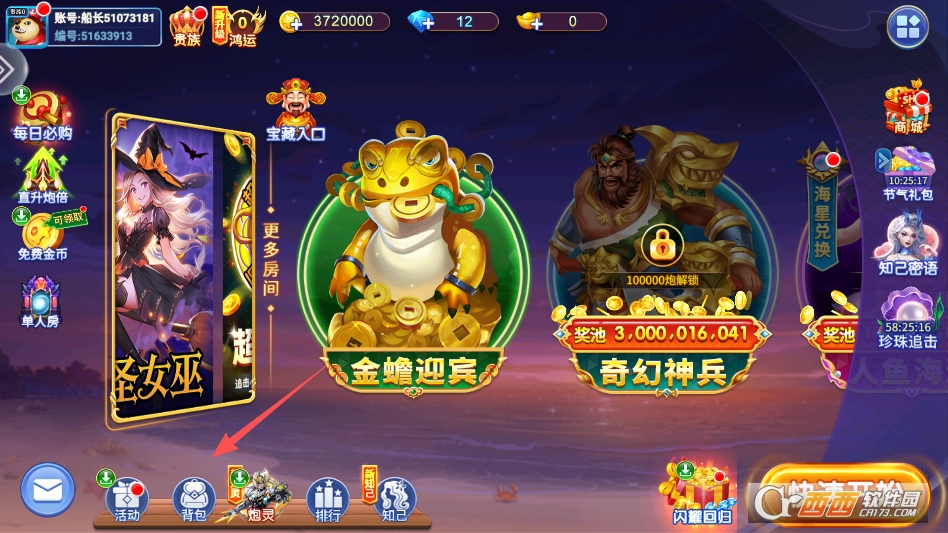
Task: Show the 排行 rankings board
Action: pyautogui.click(x=327, y=498)
